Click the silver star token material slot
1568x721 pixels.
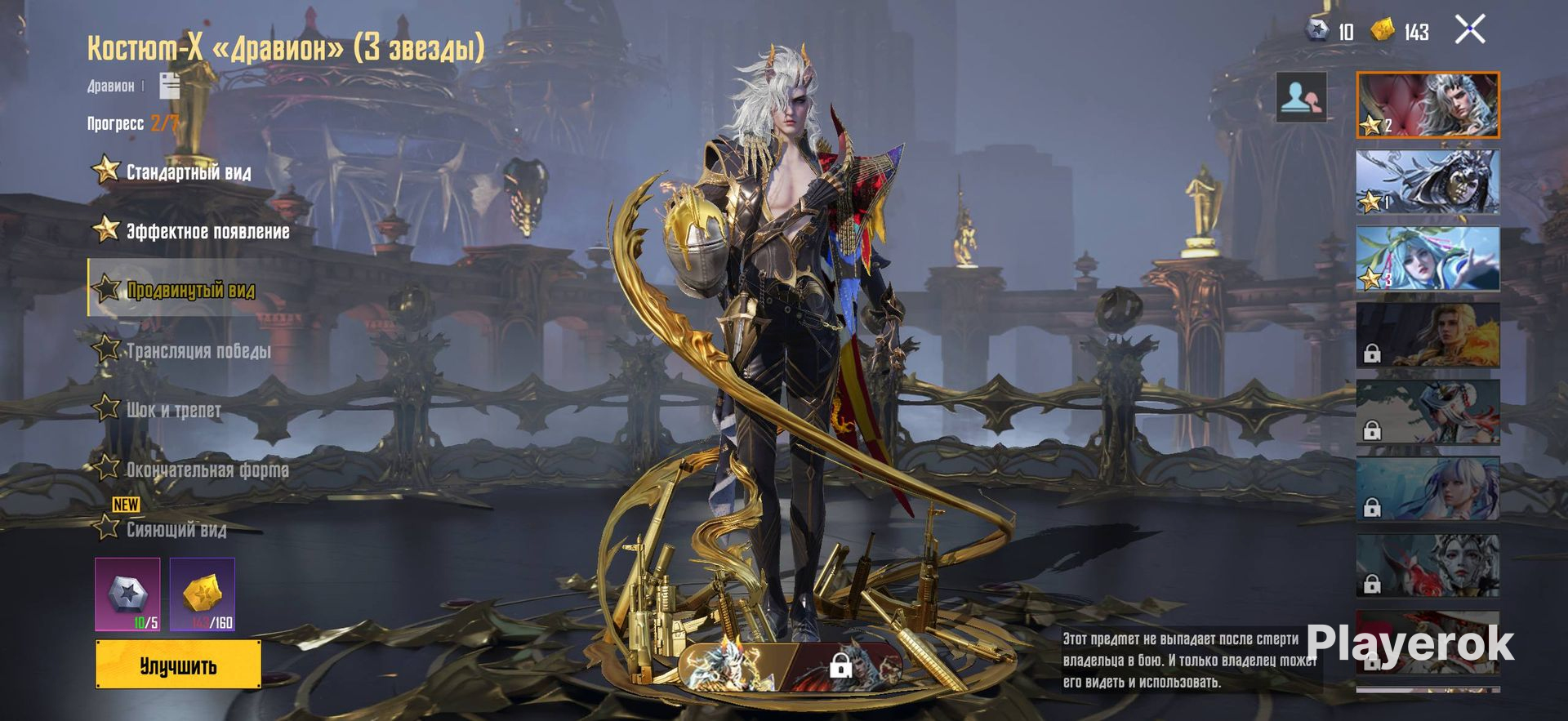pyautogui.click(x=127, y=594)
